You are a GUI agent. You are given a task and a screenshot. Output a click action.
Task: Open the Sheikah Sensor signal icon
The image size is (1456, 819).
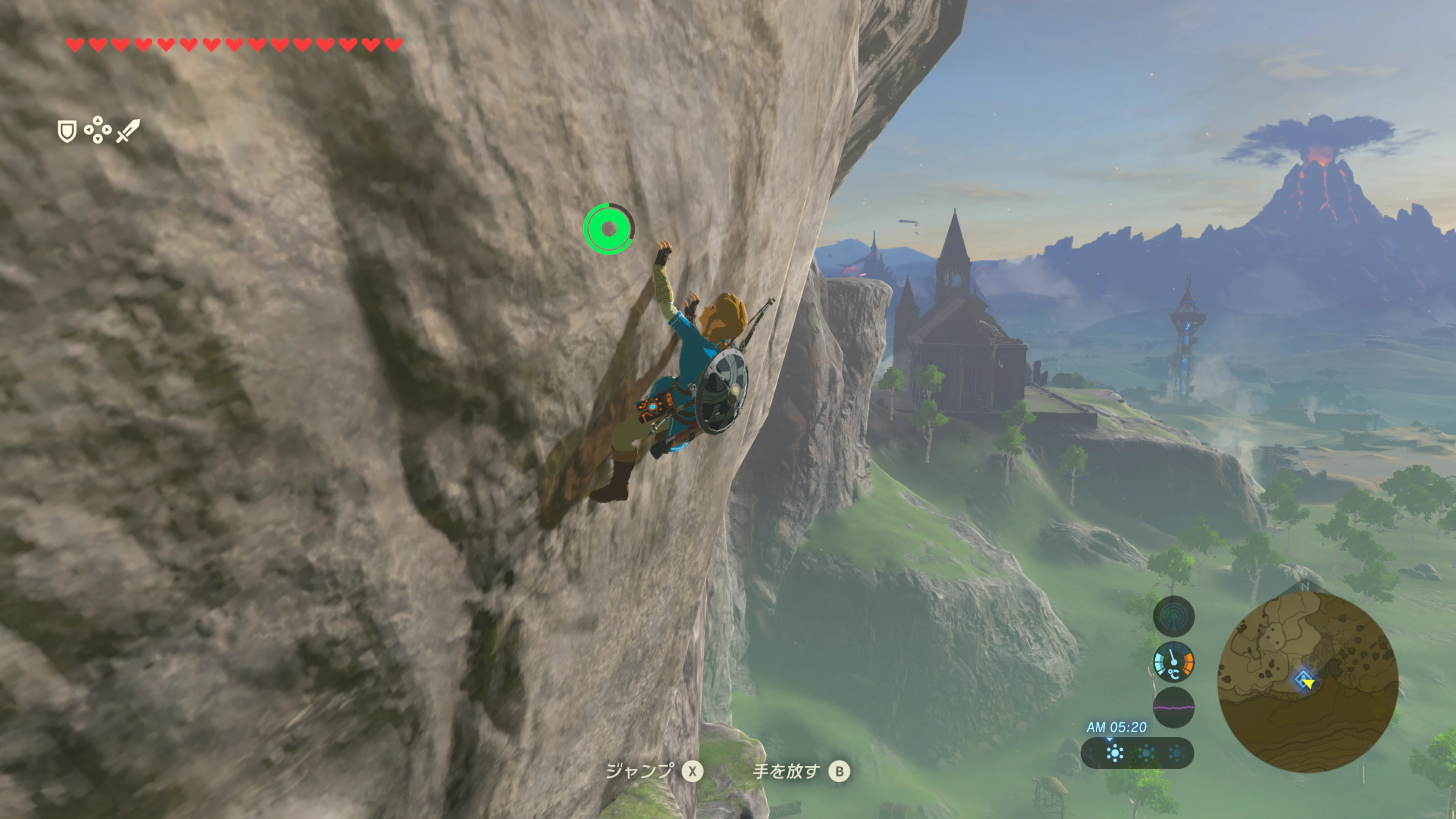[1174, 616]
